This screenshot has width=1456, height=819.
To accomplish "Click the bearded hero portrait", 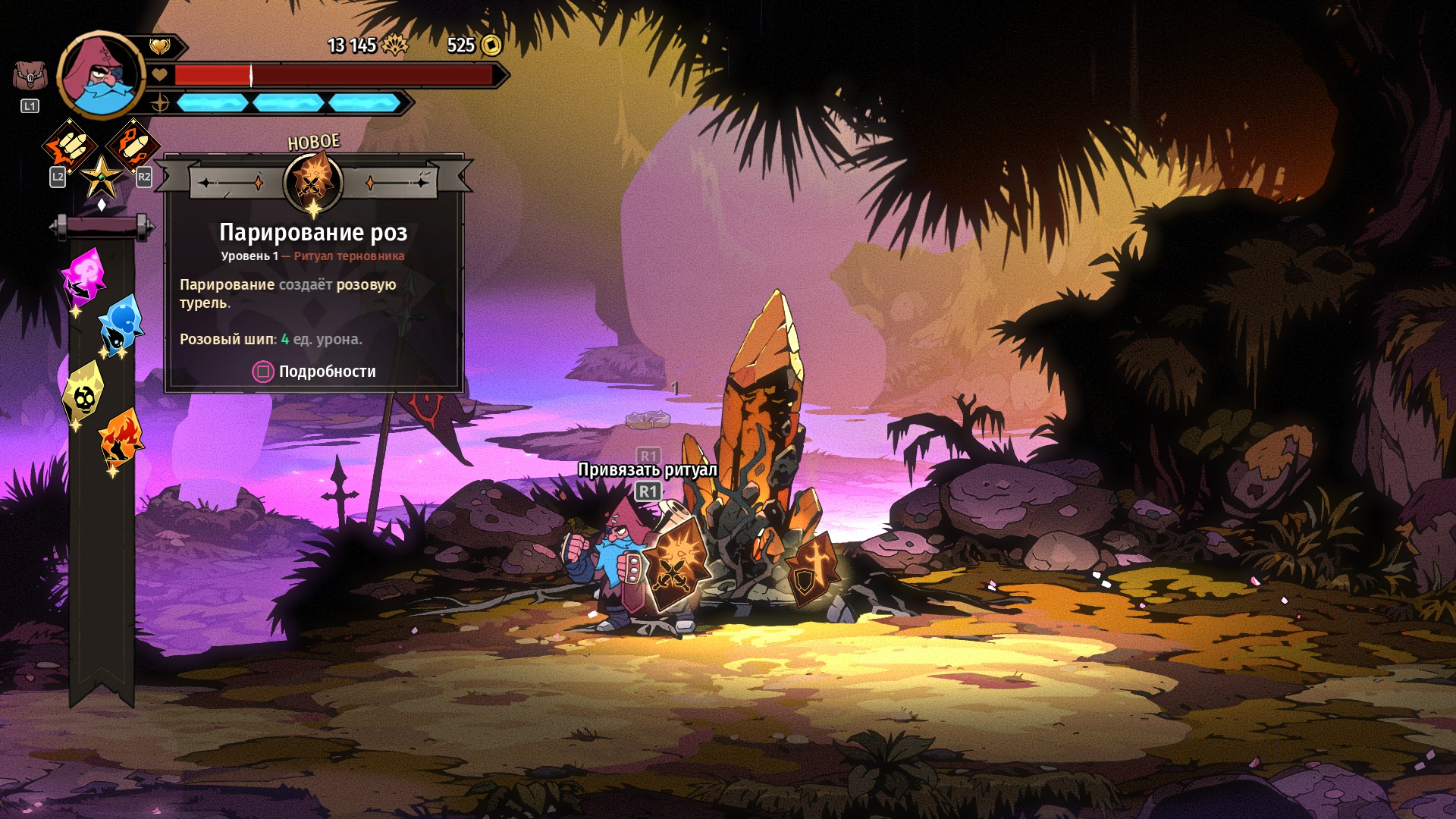I will coord(101,76).
